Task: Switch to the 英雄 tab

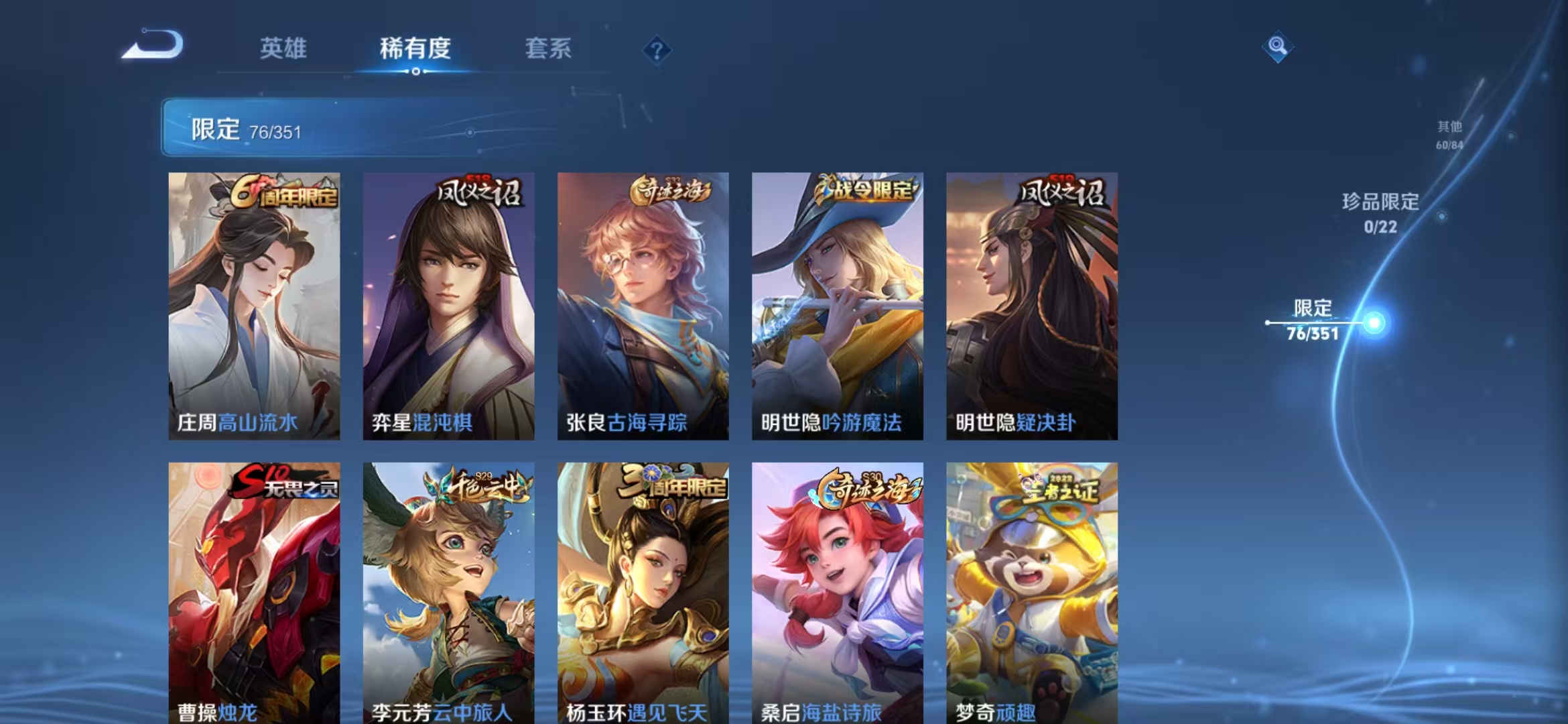Action: tap(283, 48)
